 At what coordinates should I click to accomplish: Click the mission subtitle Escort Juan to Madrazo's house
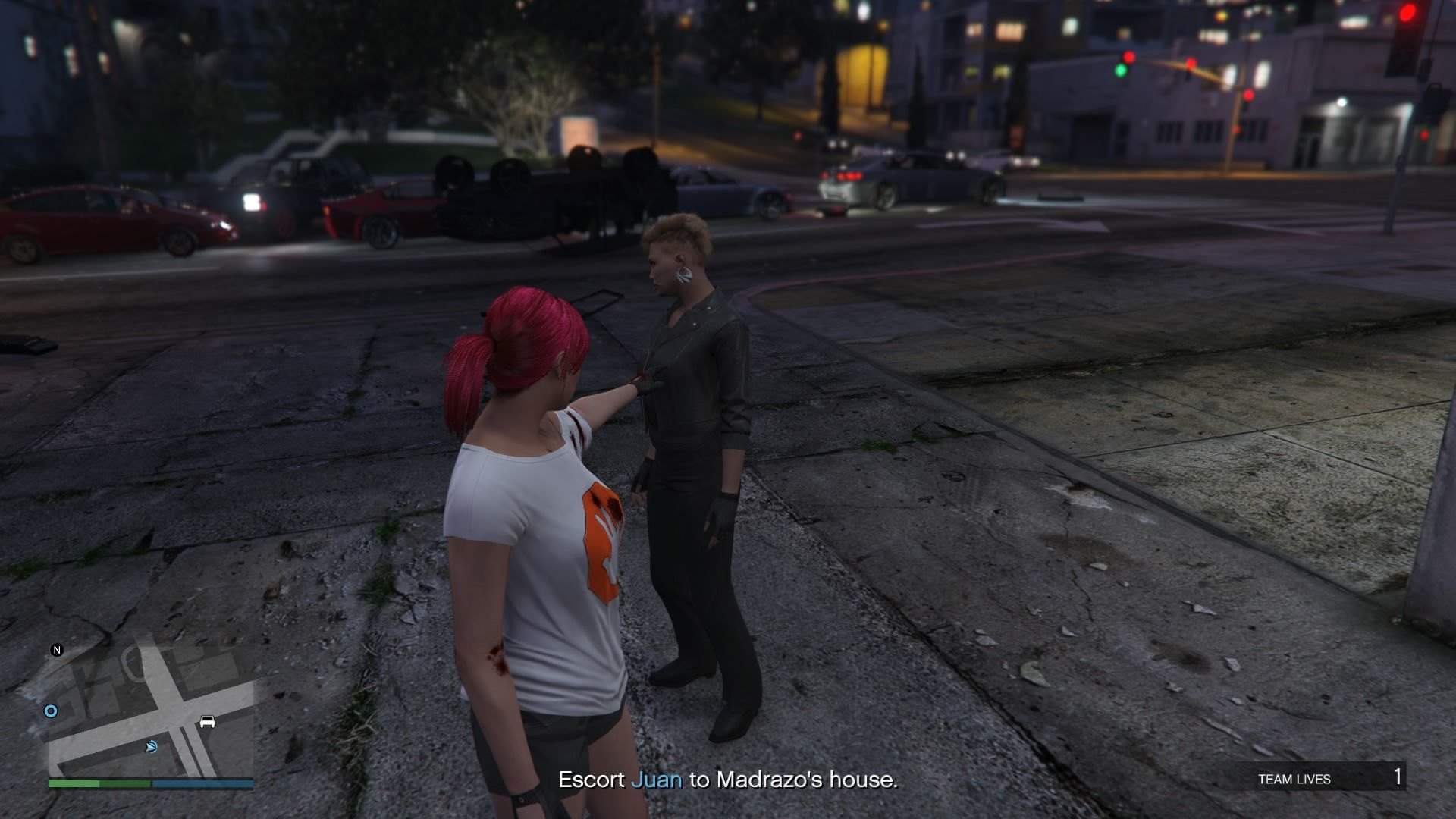pos(728,781)
